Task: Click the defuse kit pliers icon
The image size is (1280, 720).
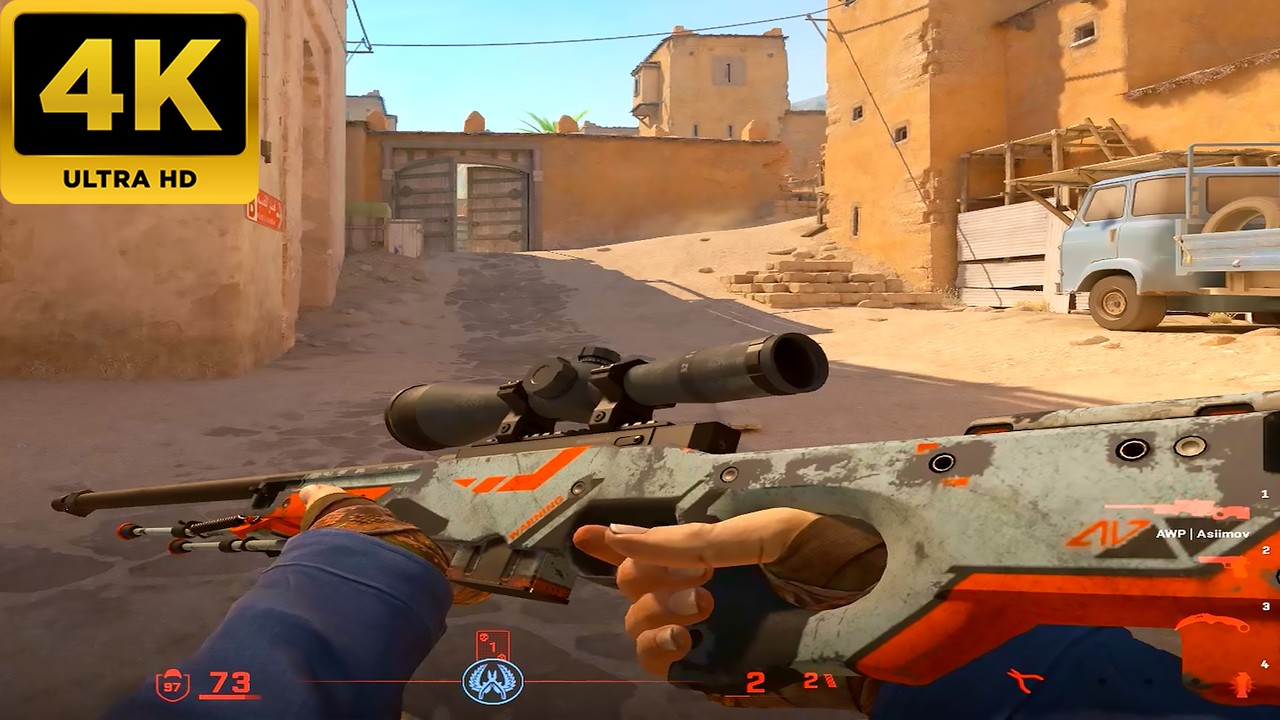Action: (1025, 681)
